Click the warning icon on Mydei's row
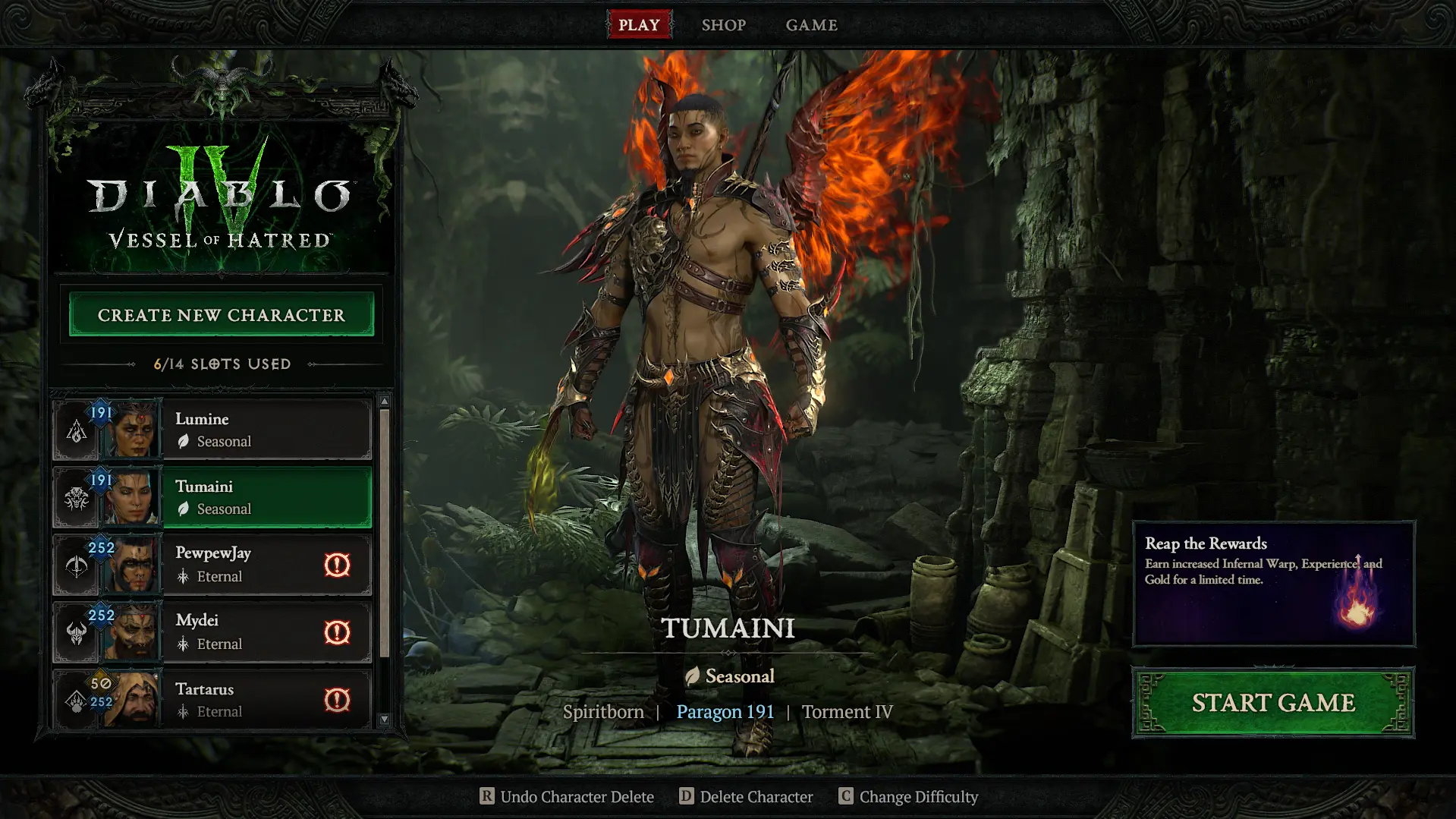The height and width of the screenshot is (819, 1456). [x=337, y=632]
